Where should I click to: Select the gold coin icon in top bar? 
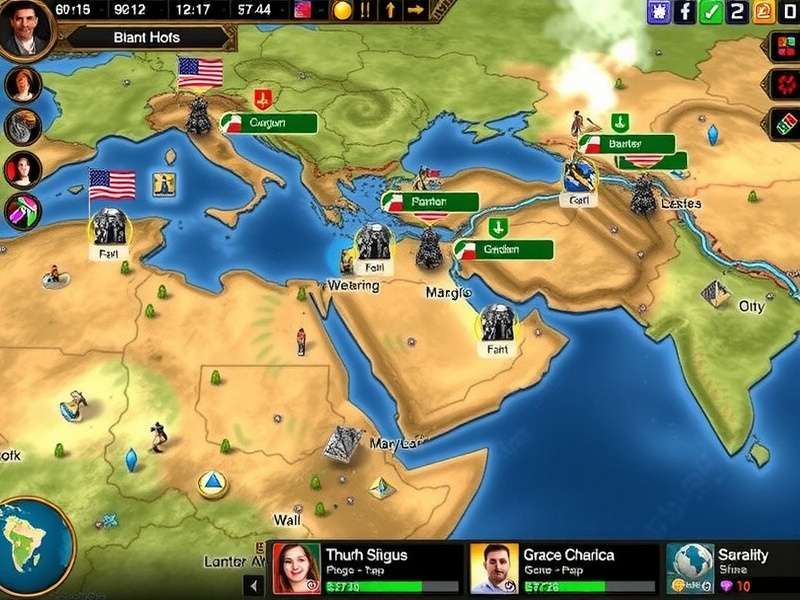tap(342, 11)
